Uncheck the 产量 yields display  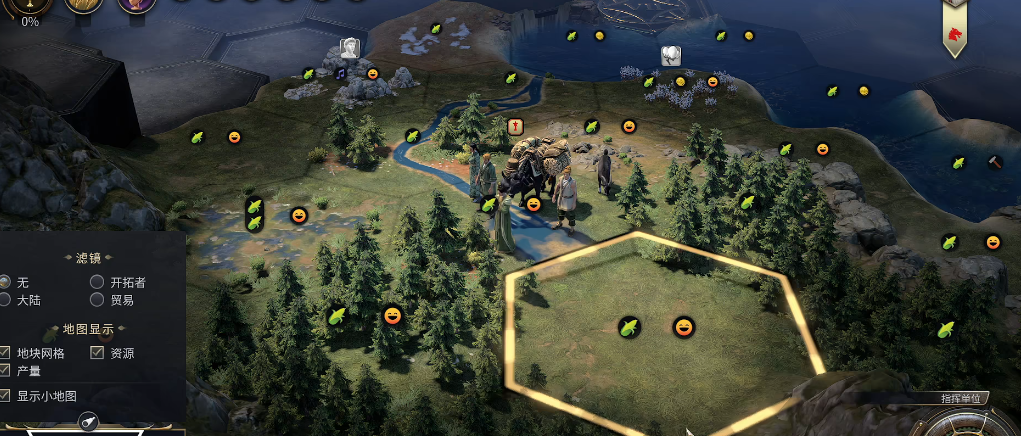(x=5, y=371)
